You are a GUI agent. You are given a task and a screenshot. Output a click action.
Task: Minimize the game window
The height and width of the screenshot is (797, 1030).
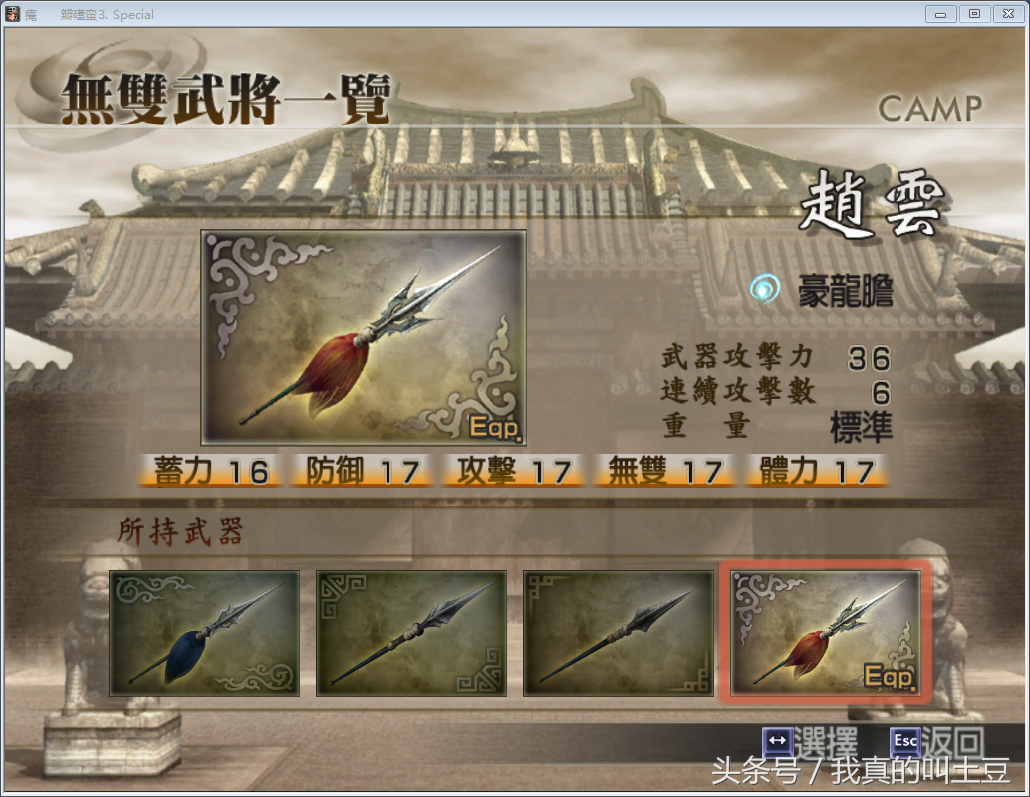coord(940,14)
